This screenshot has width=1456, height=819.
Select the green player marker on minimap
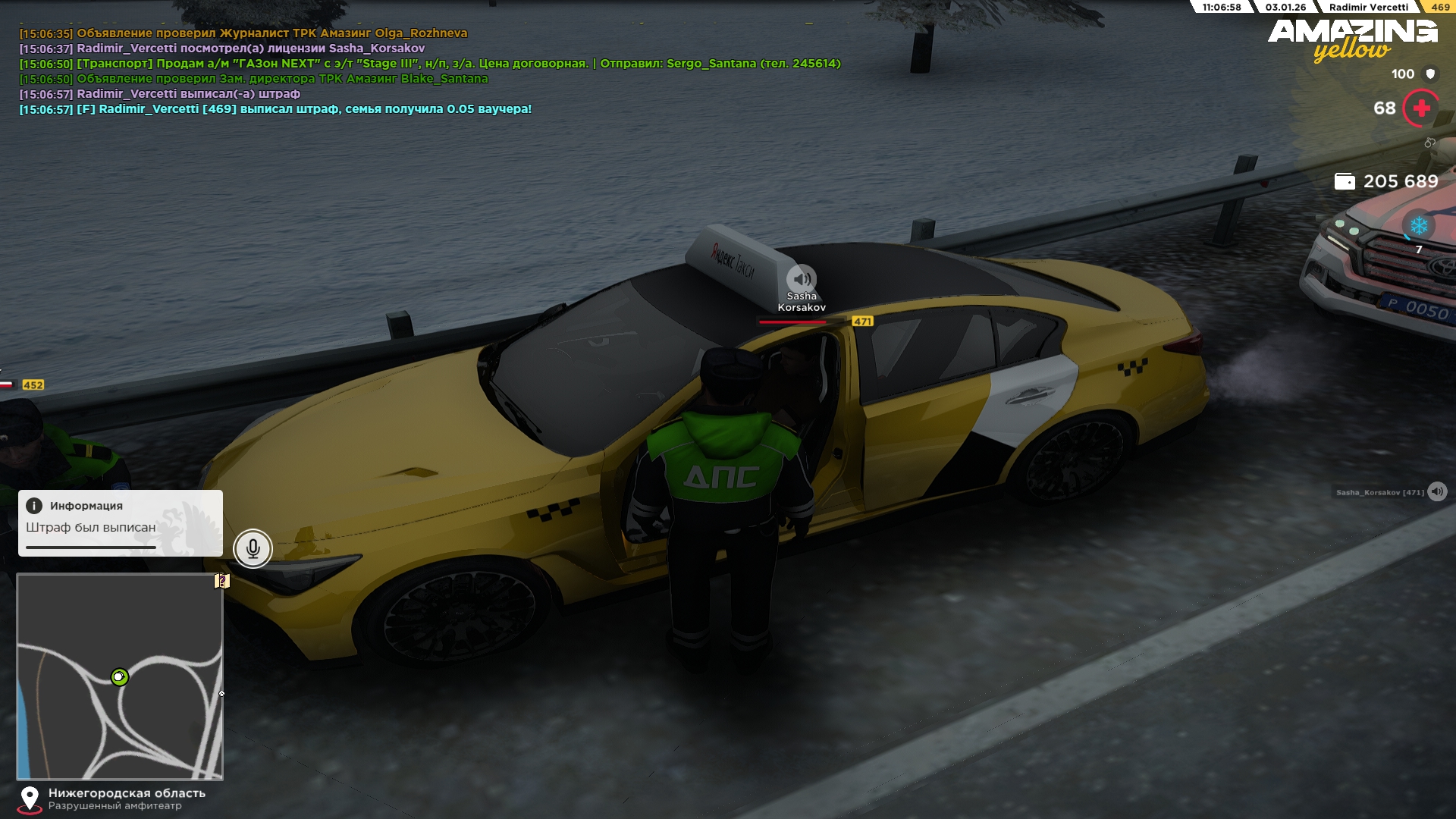click(x=119, y=676)
